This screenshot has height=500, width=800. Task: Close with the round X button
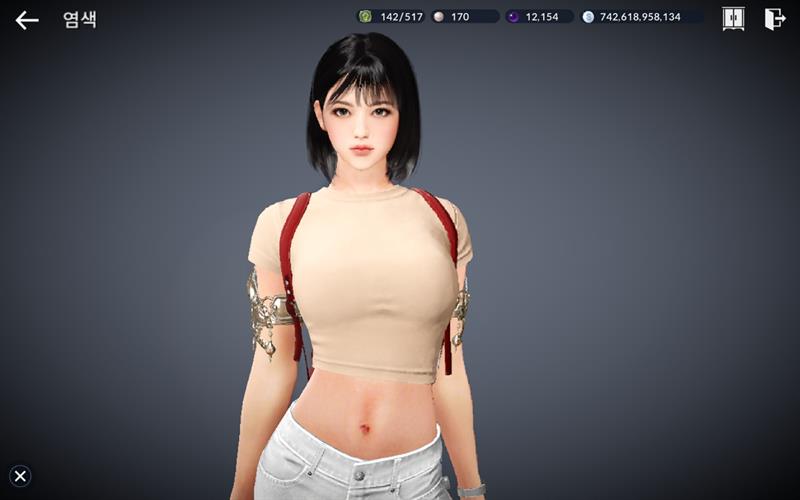pyautogui.click(x=20, y=476)
